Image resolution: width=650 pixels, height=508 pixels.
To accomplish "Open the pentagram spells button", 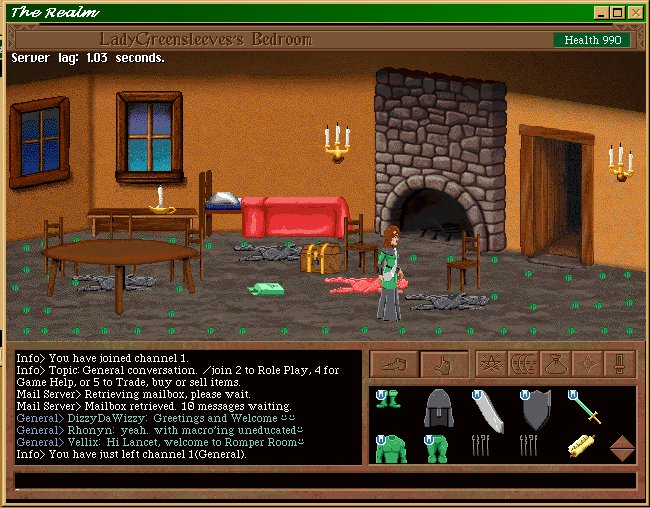I will click(x=491, y=364).
